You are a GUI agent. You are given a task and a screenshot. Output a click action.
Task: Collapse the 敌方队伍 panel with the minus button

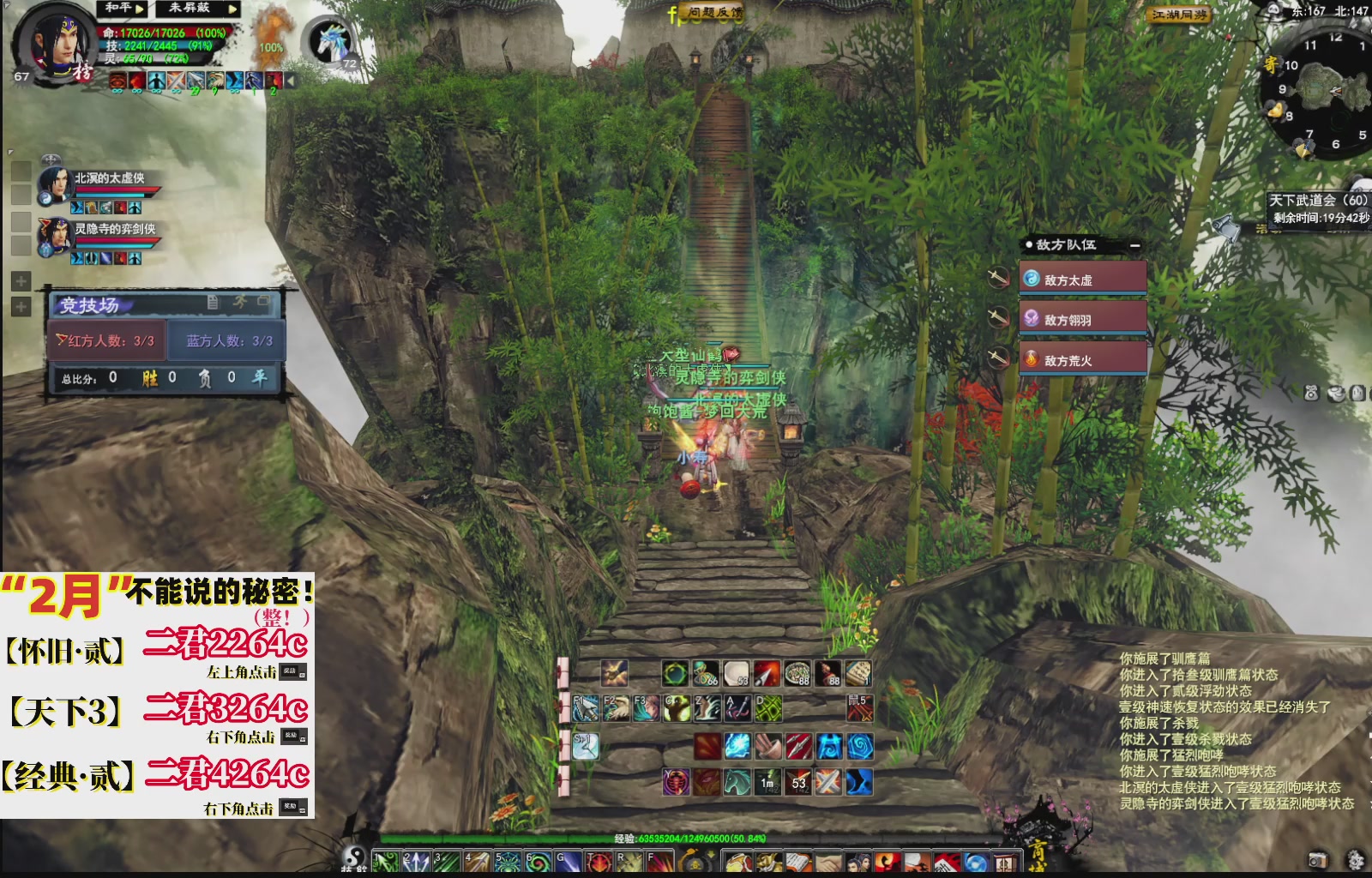[1136, 245]
